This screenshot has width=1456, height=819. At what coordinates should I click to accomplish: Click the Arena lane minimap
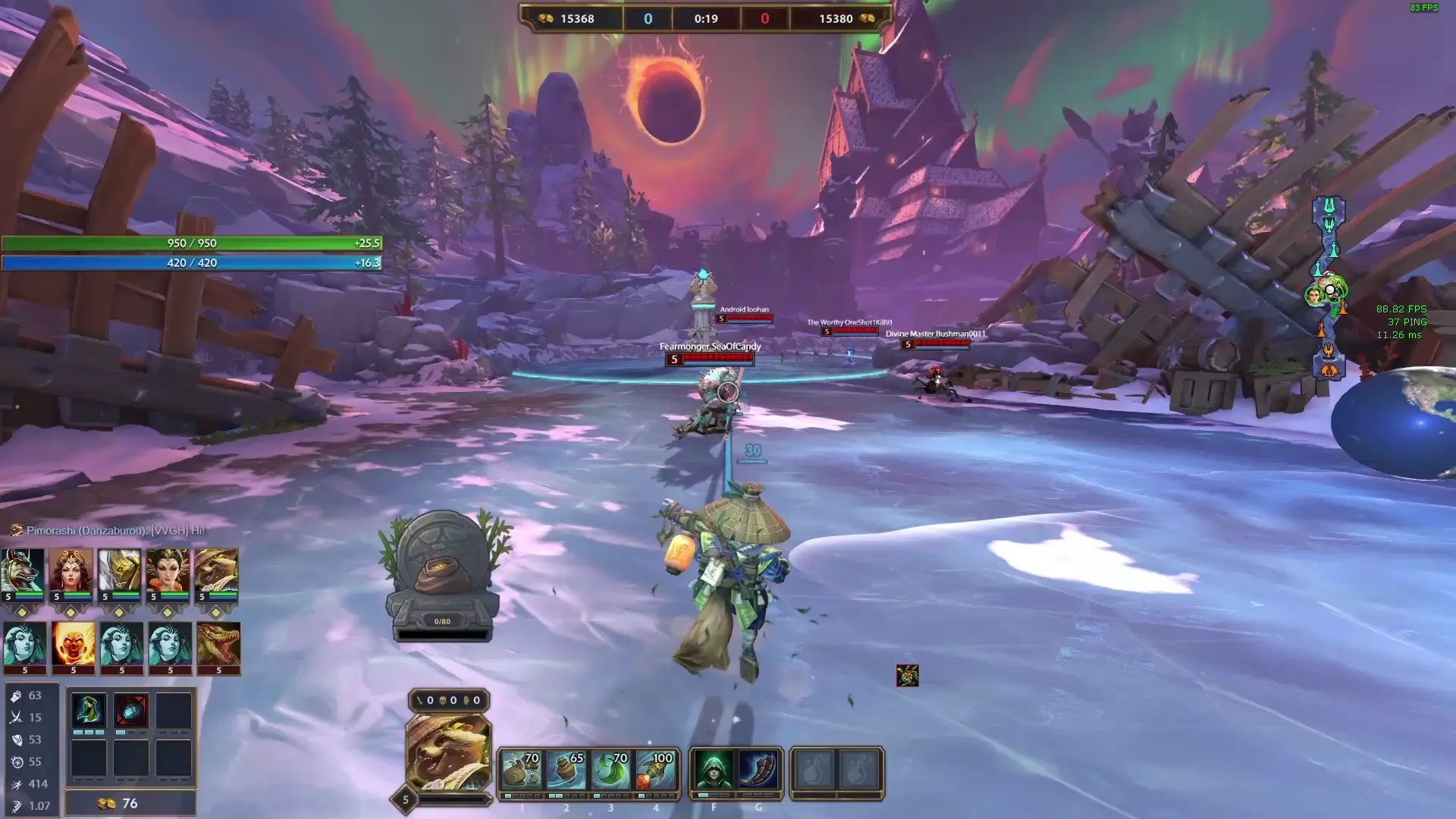point(1329,288)
